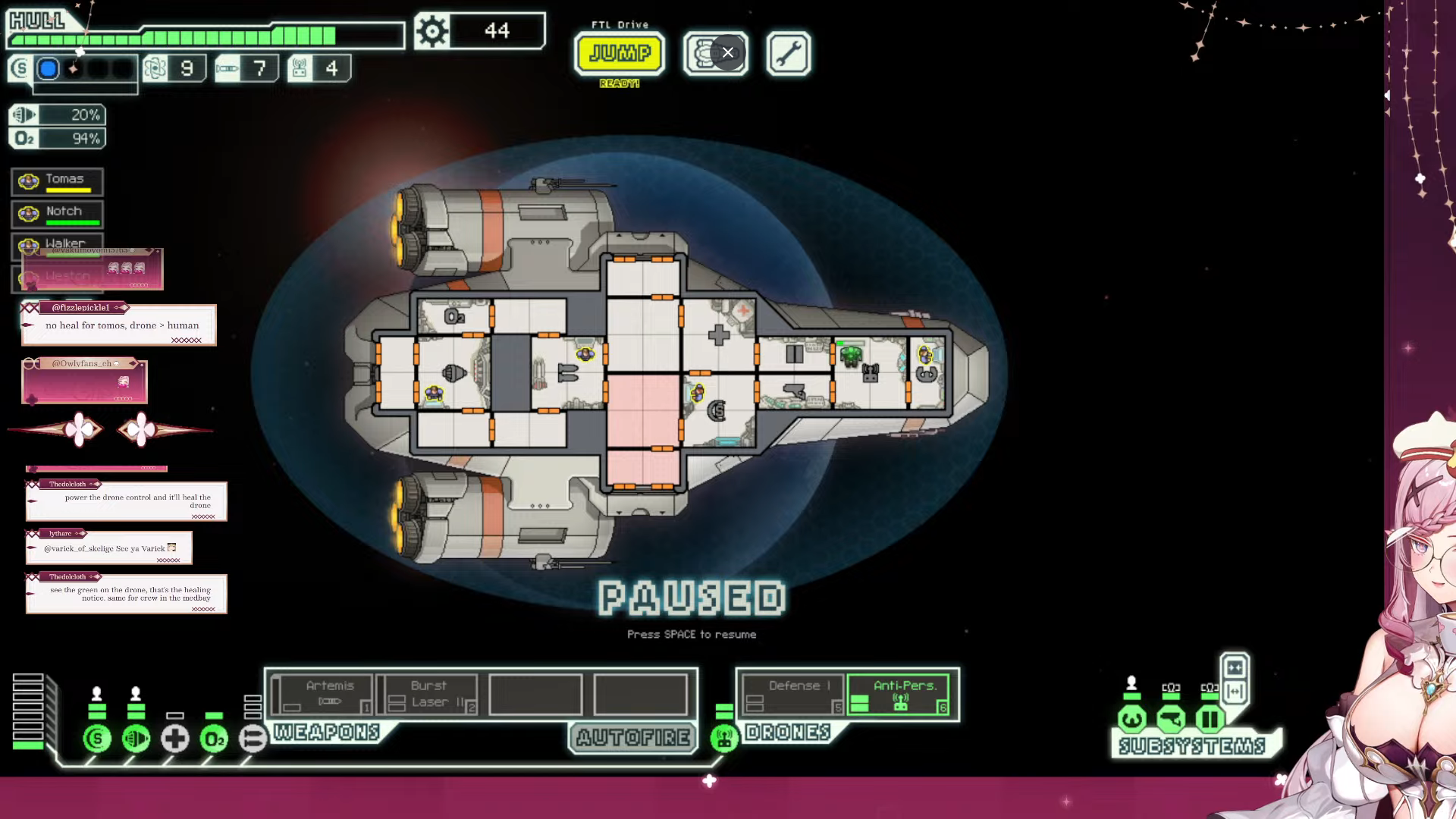Toggle the Anti-Pers. drone slot
1456x819 pixels.
coord(900,694)
